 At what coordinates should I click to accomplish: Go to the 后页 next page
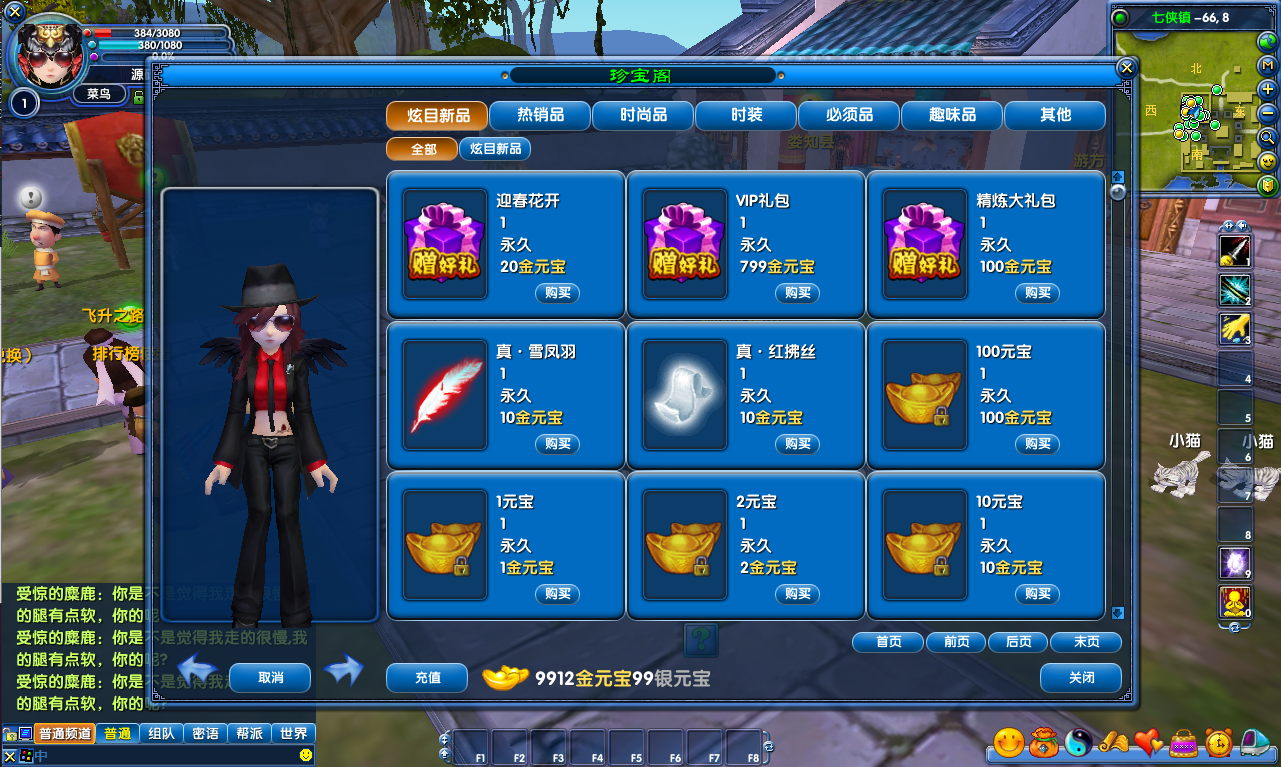coord(1018,642)
